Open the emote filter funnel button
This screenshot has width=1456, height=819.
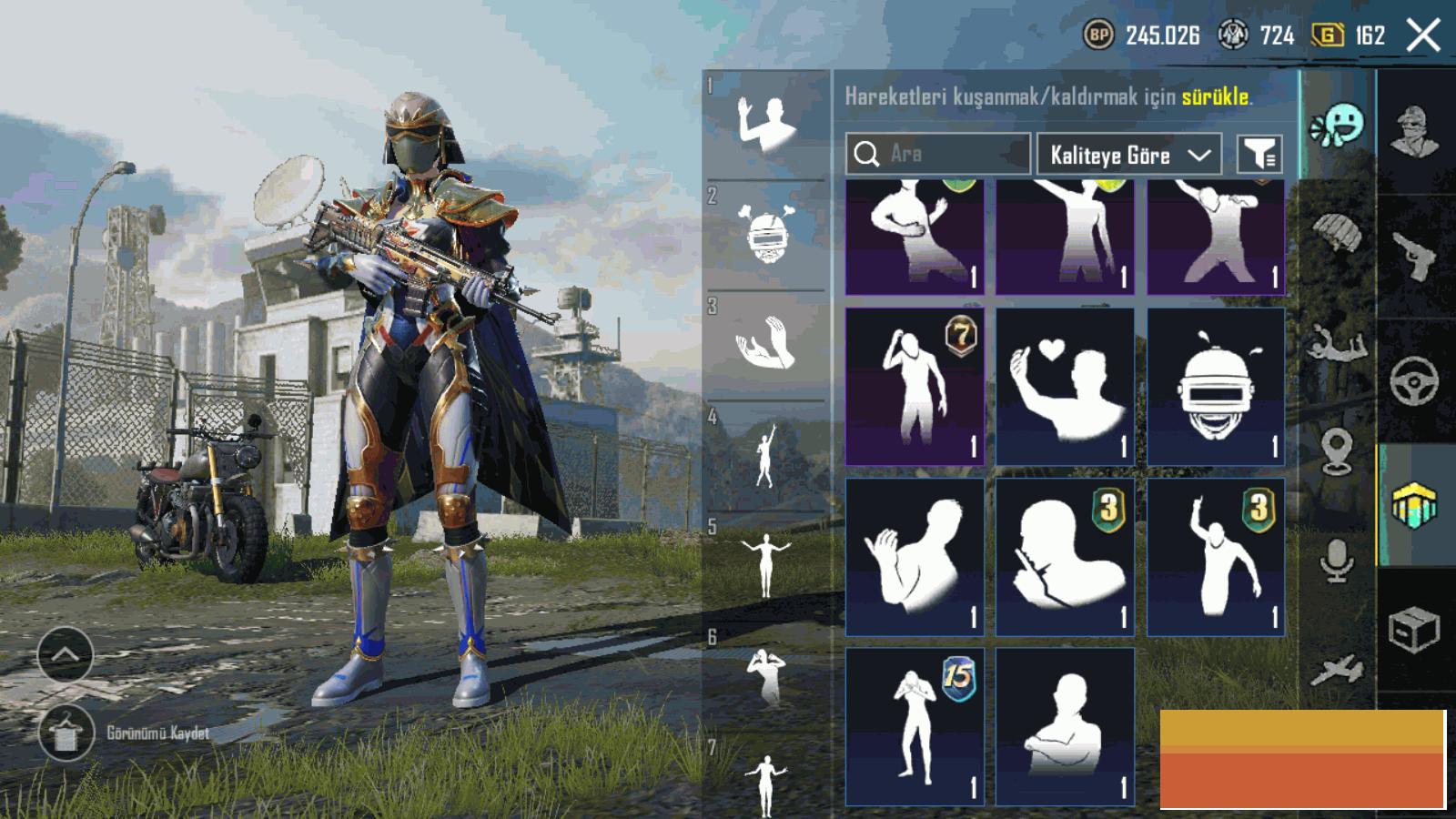1260,155
